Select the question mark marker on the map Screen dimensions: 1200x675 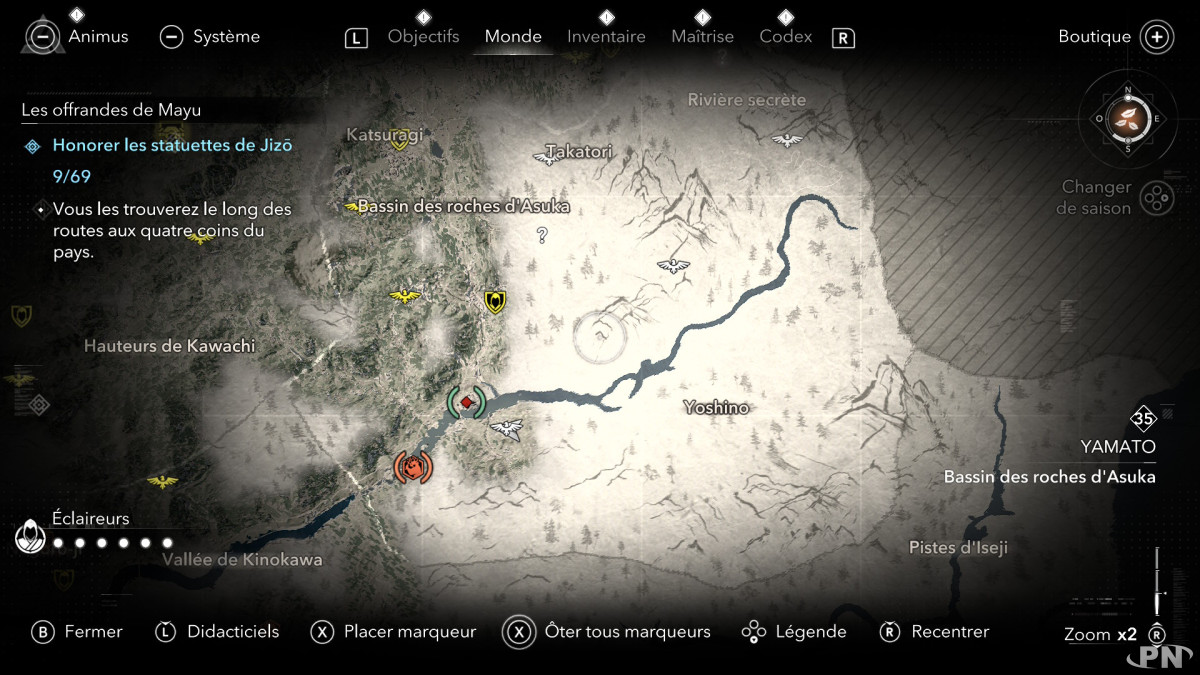[542, 236]
